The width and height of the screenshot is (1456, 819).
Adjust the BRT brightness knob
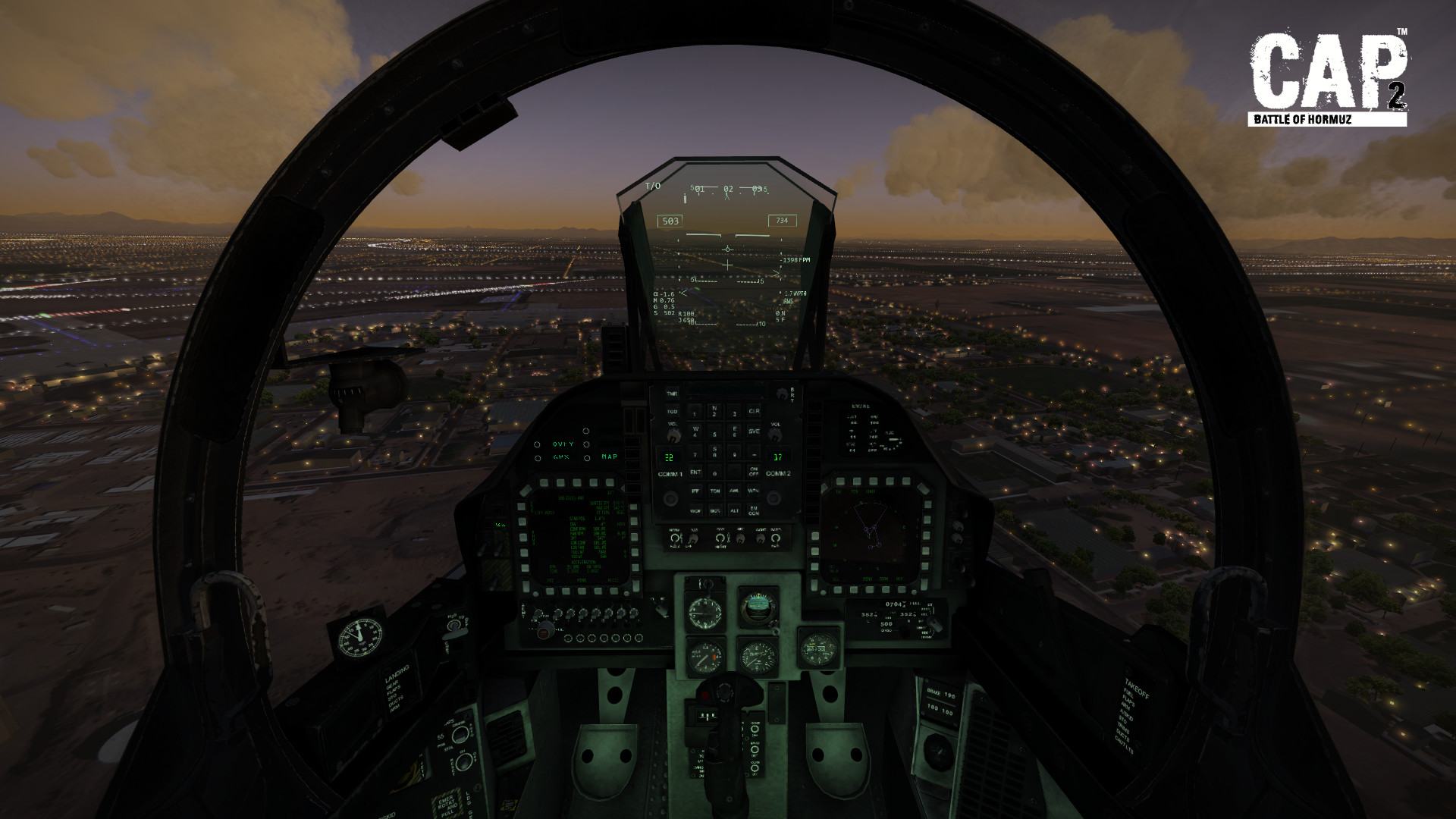click(780, 394)
